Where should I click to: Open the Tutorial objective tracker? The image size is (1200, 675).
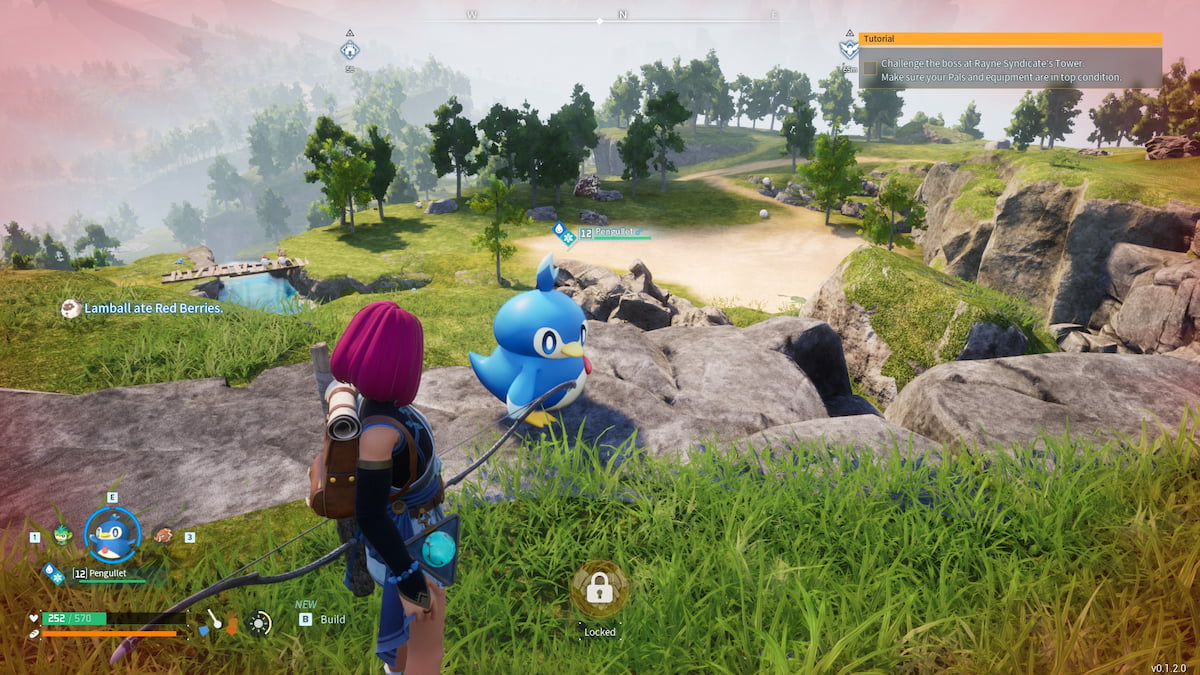pyautogui.click(x=1010, y=39)
